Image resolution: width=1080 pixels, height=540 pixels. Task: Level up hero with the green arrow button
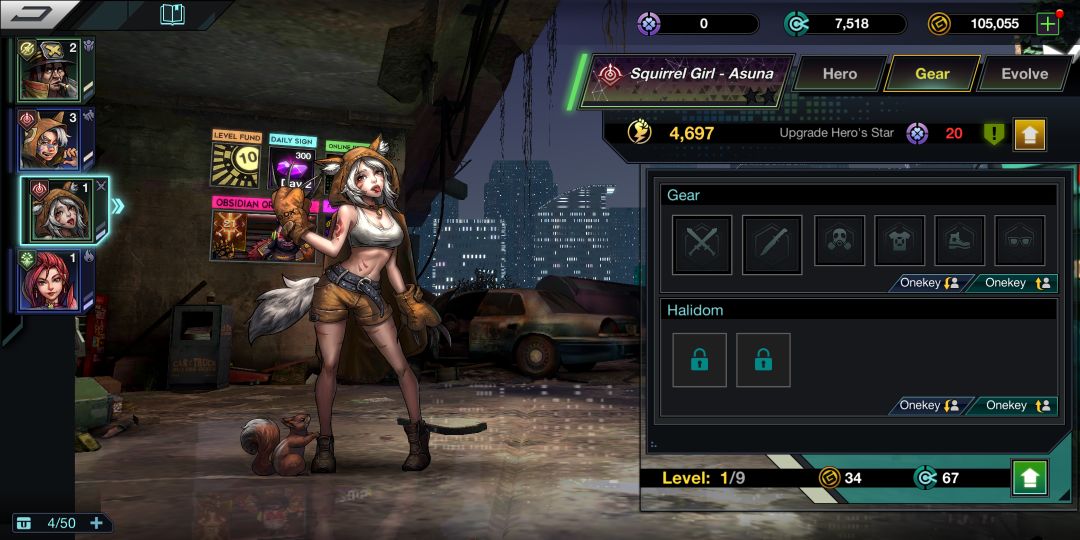[x=1029, y=478]
